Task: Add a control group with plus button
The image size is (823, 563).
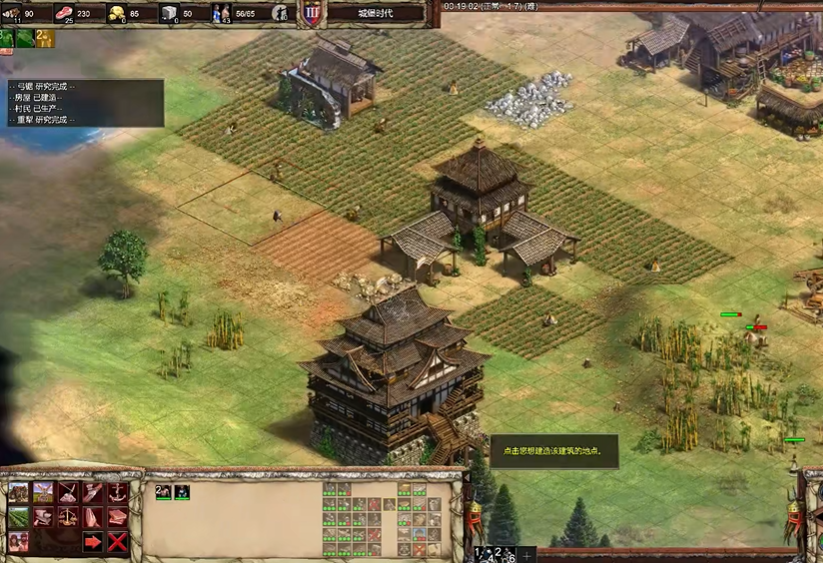Action: pos(527,553)
